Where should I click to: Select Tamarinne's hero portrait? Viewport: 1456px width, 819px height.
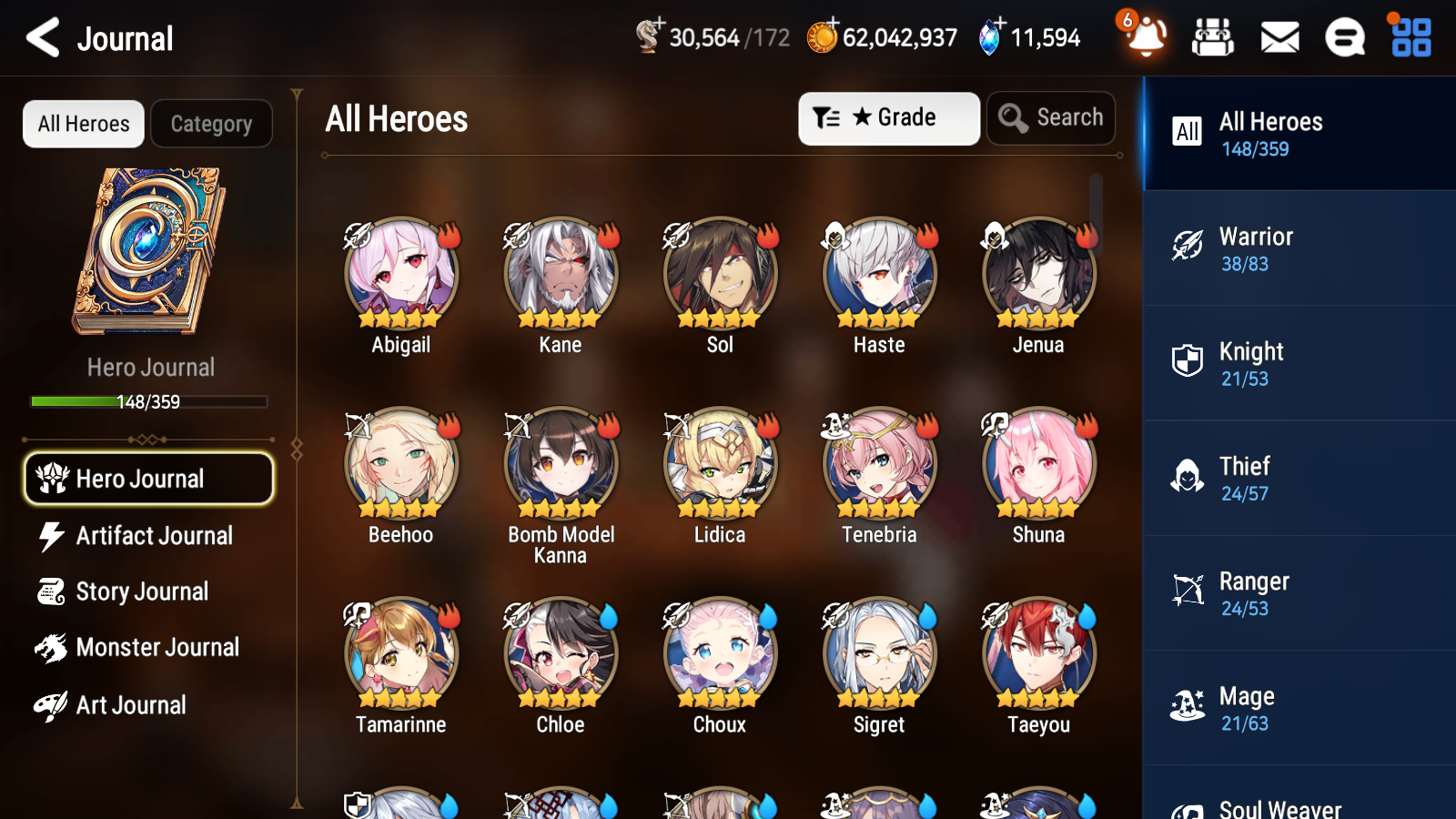[400, 653]
